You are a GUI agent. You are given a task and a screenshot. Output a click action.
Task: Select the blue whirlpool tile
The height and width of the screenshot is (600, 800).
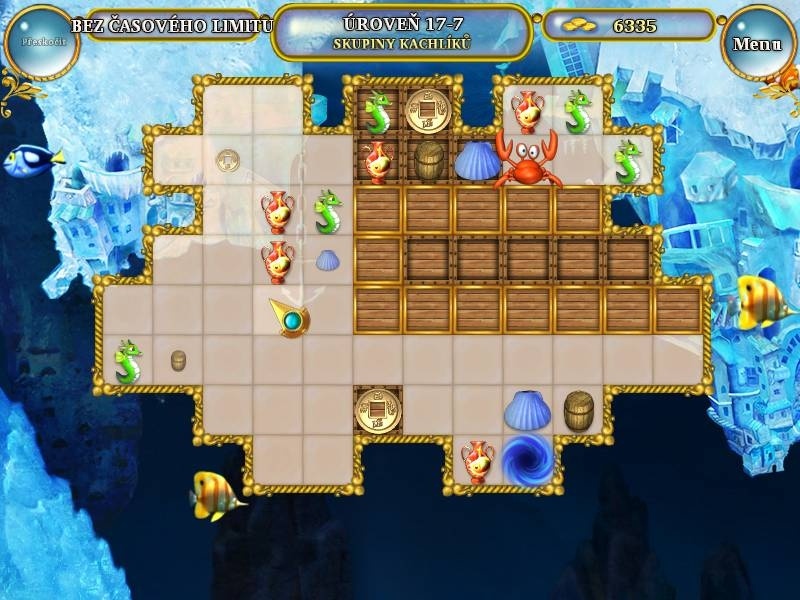tap(527, 459)
